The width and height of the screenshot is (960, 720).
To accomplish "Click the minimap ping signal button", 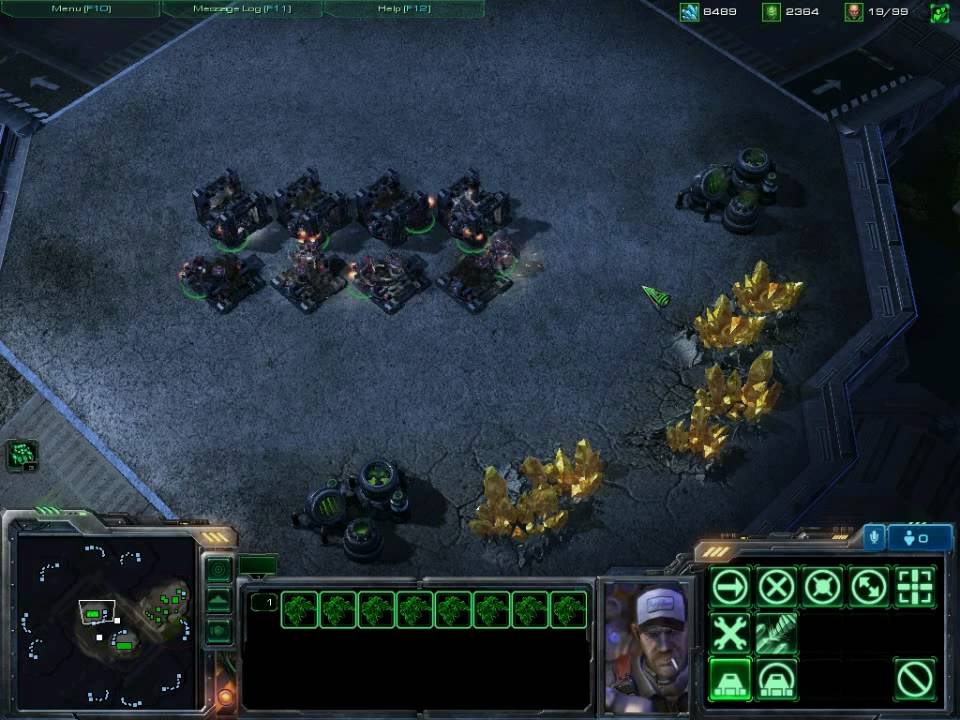I will click(x=218, y=569).
